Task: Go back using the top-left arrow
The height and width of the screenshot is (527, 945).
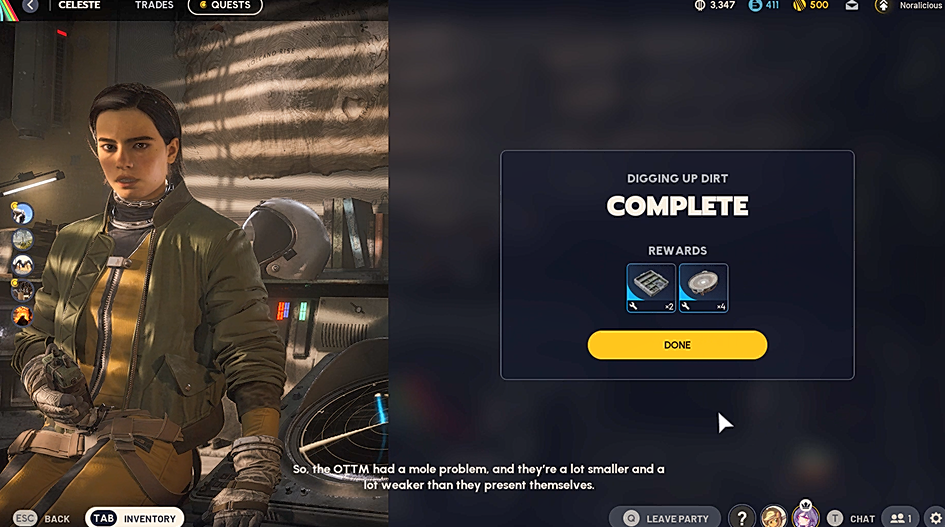Action: pyautogui.click(x=30, y=6)
